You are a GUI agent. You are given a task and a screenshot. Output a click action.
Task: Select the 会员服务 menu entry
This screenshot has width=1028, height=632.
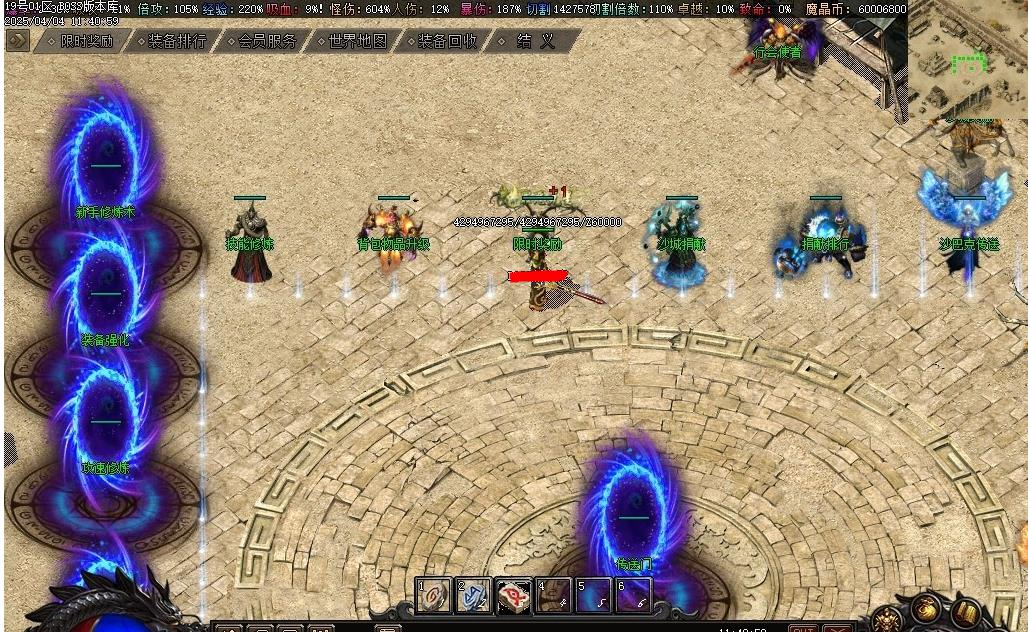(267, 42)
